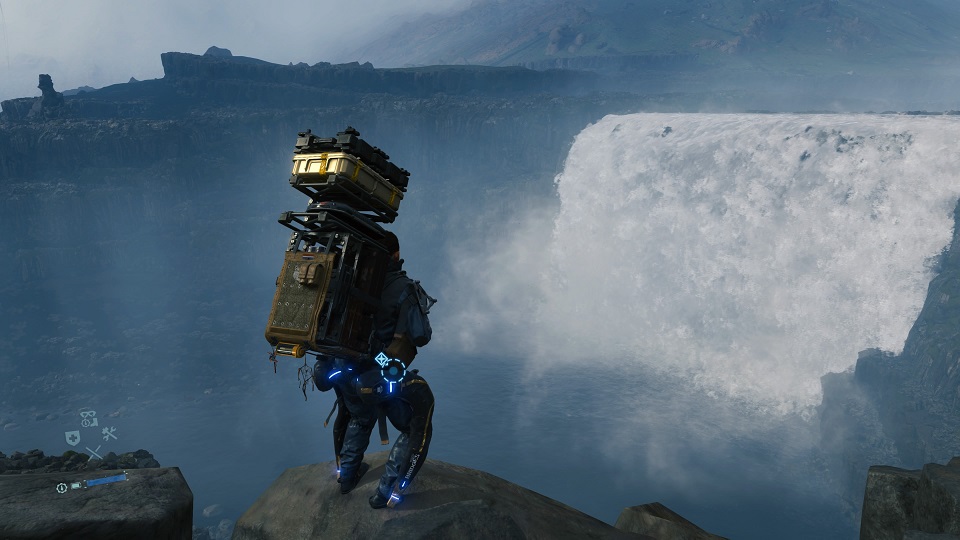Select the equipment mask and boots icon
This screenshot has height=540, width=960.
click(89, 418)
